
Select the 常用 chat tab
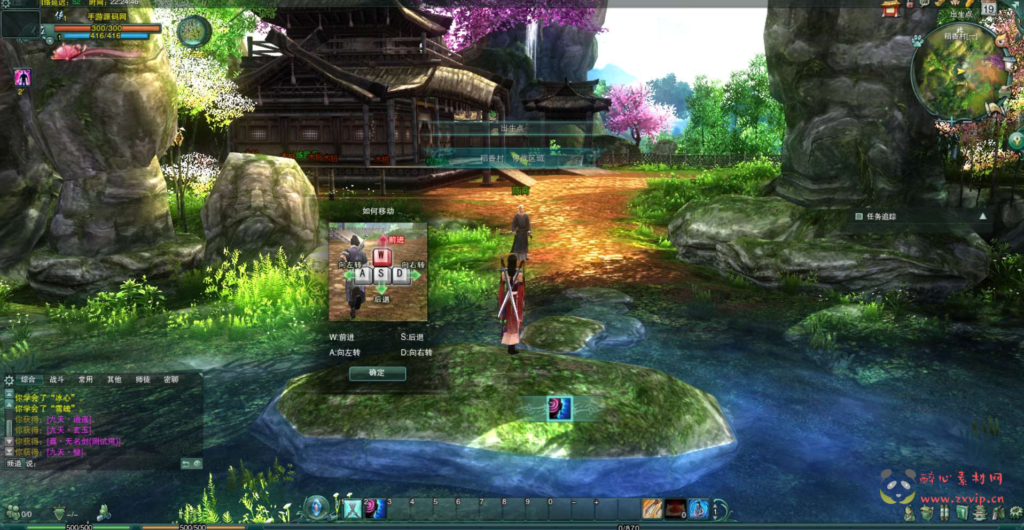[x=85, y=380]
